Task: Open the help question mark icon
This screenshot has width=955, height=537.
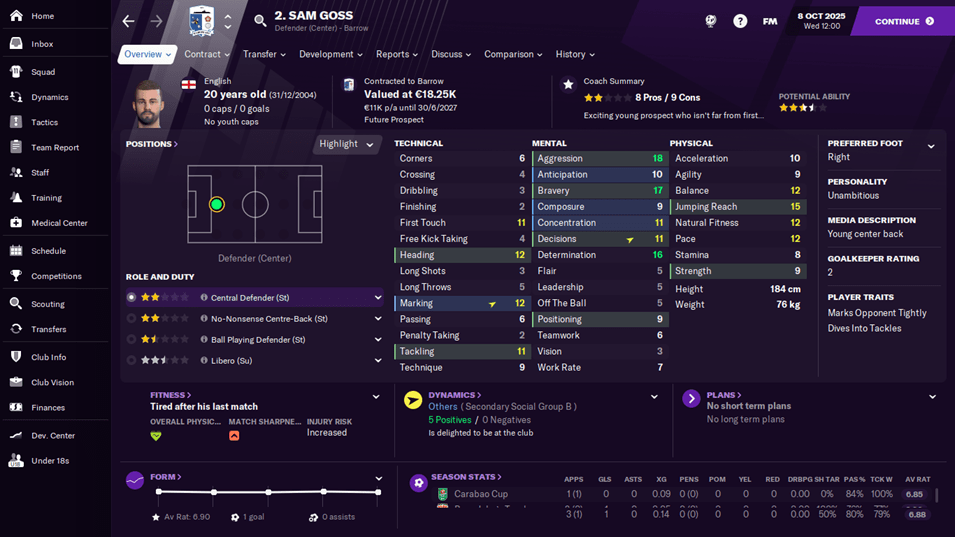Action: 740,21
